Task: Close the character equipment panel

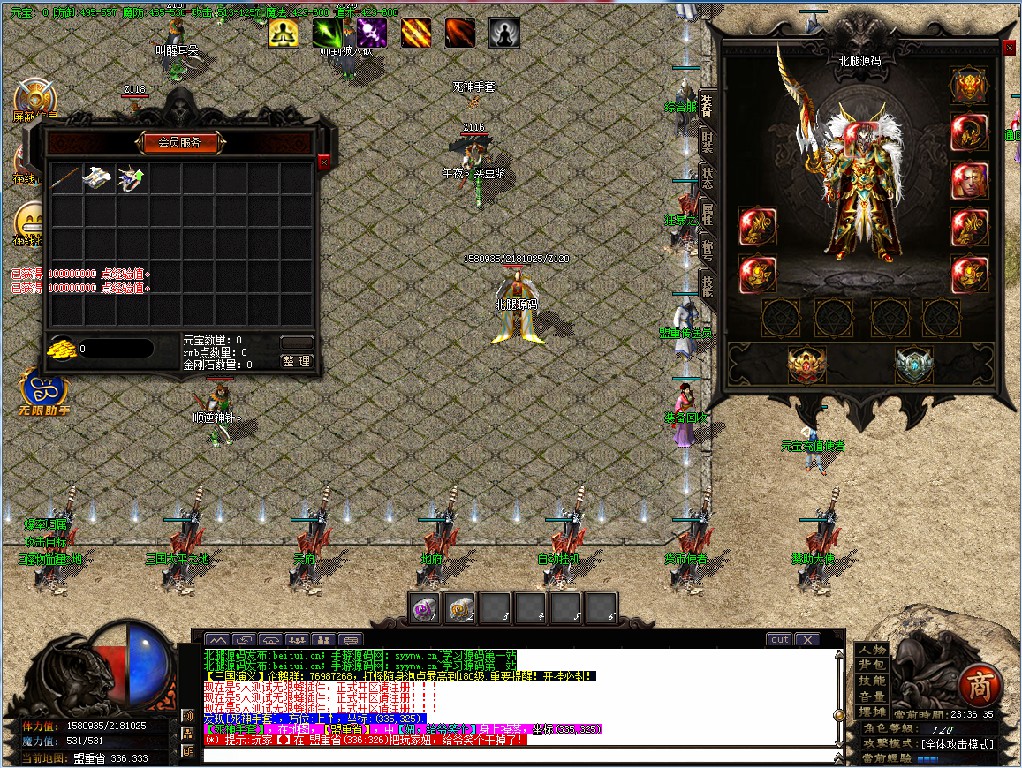Action: point(1008,46)
